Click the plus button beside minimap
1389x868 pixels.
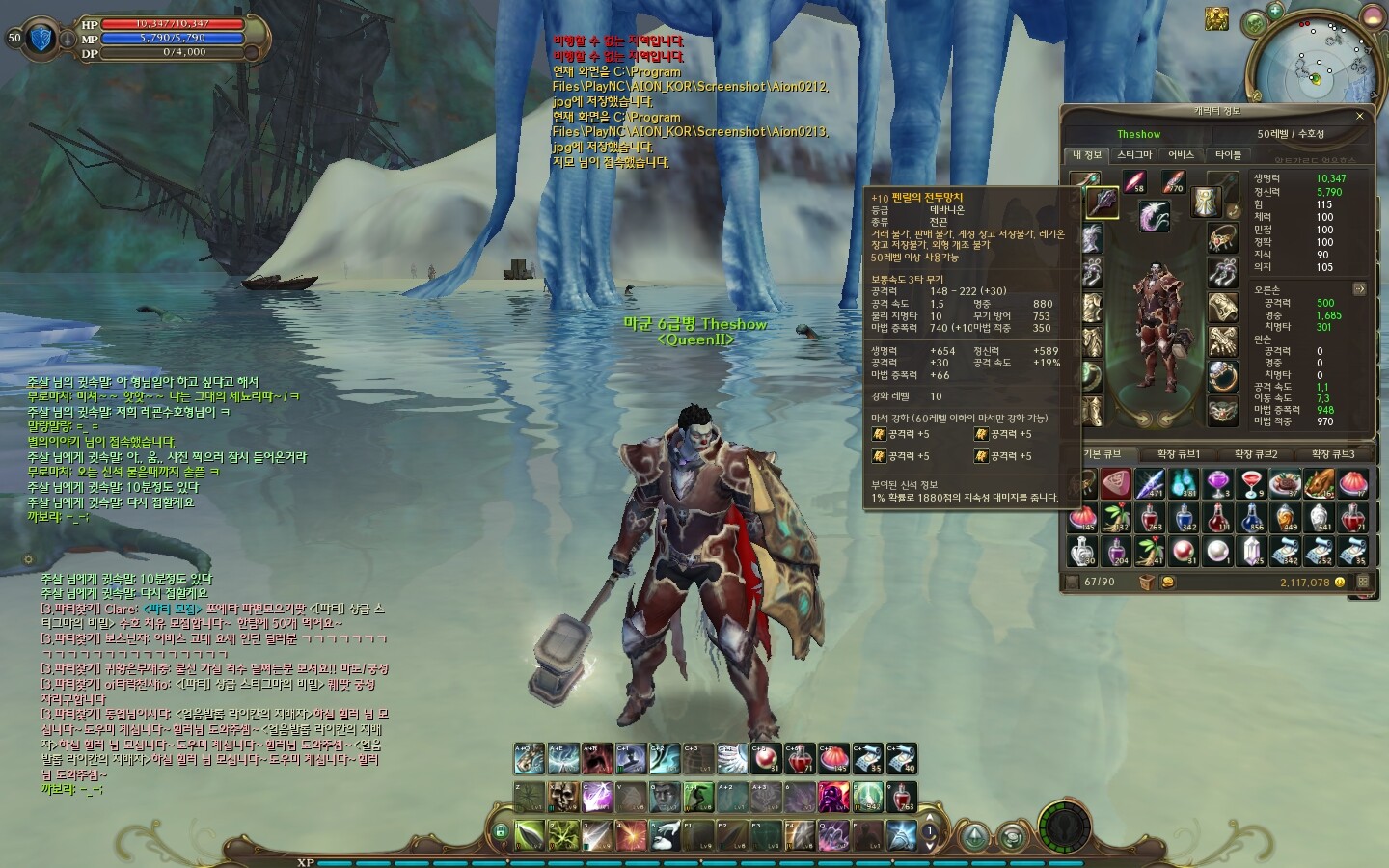coord(1275,12)
